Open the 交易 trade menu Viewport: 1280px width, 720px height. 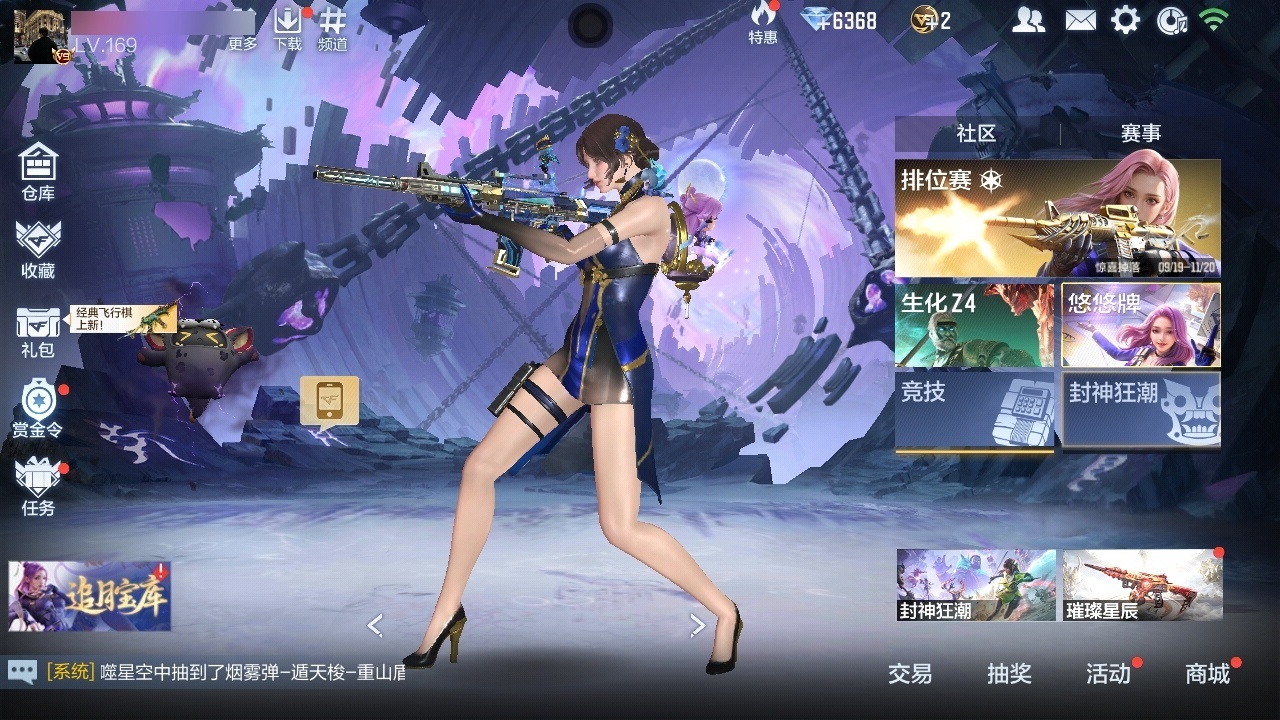[910, 674]
